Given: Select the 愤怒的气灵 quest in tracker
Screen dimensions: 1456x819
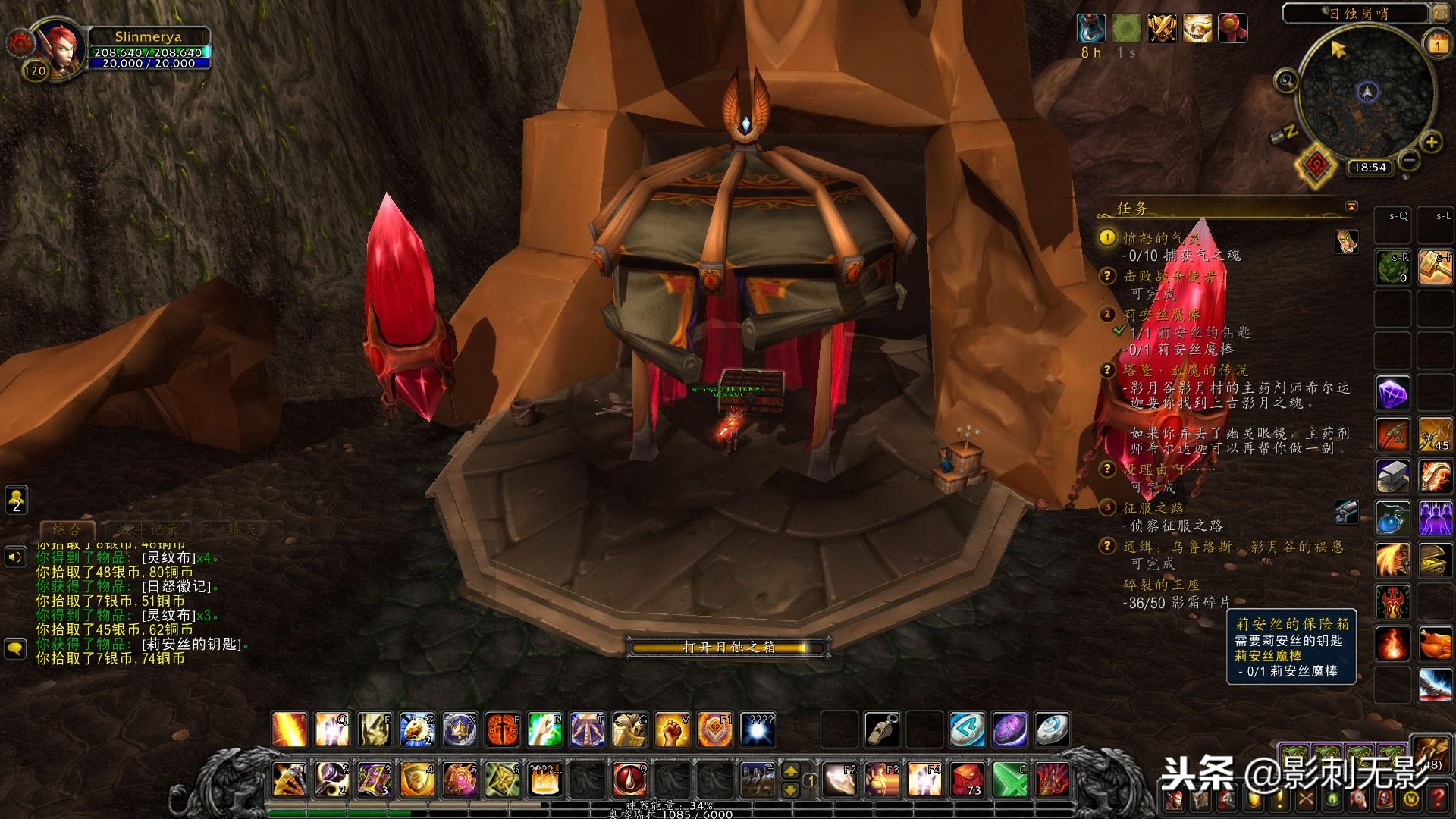Looking at the screenshot, I should click(x=1161, y=238).
